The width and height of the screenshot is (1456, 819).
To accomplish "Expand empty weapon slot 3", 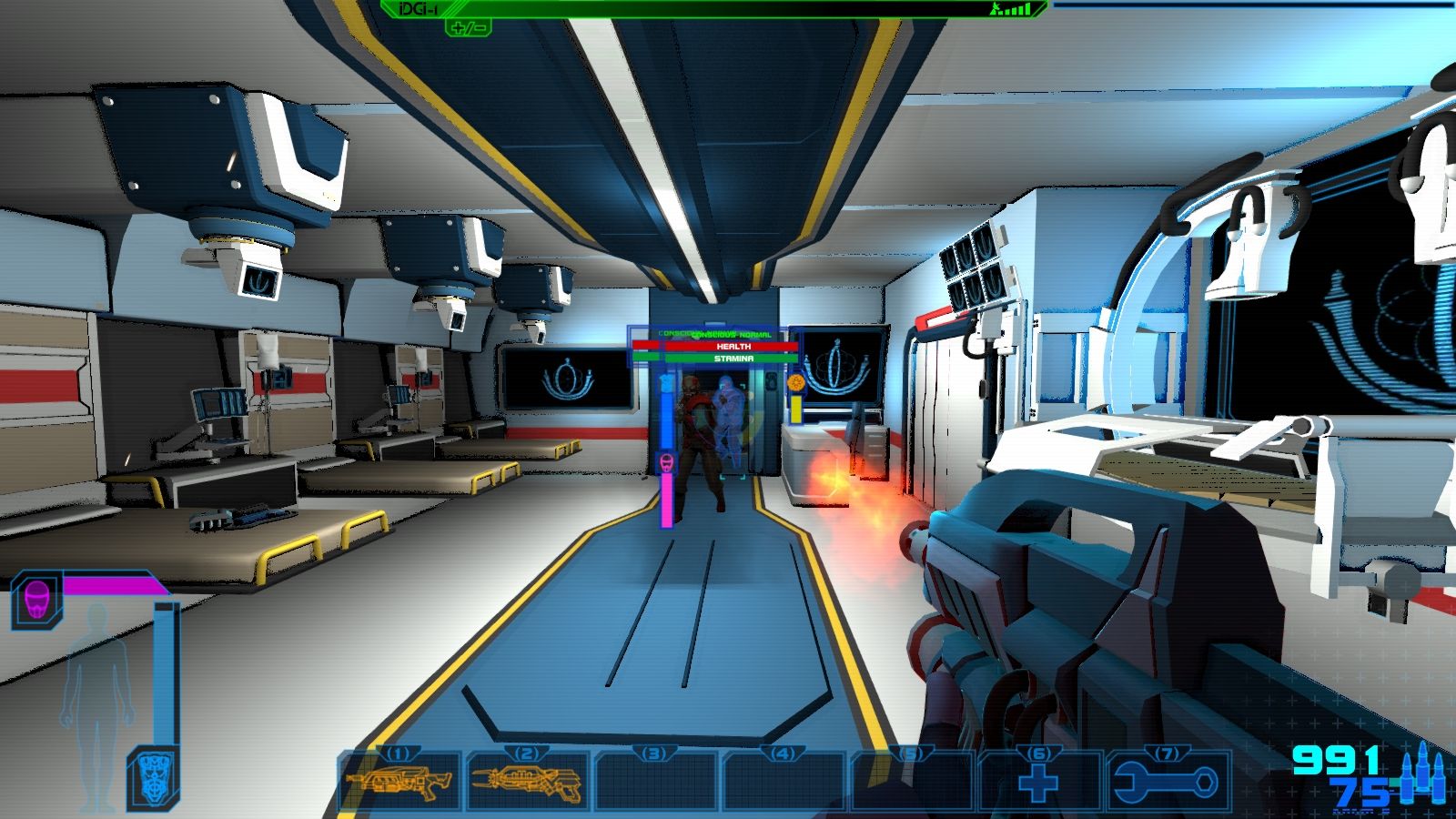I will tap(655, 783).
